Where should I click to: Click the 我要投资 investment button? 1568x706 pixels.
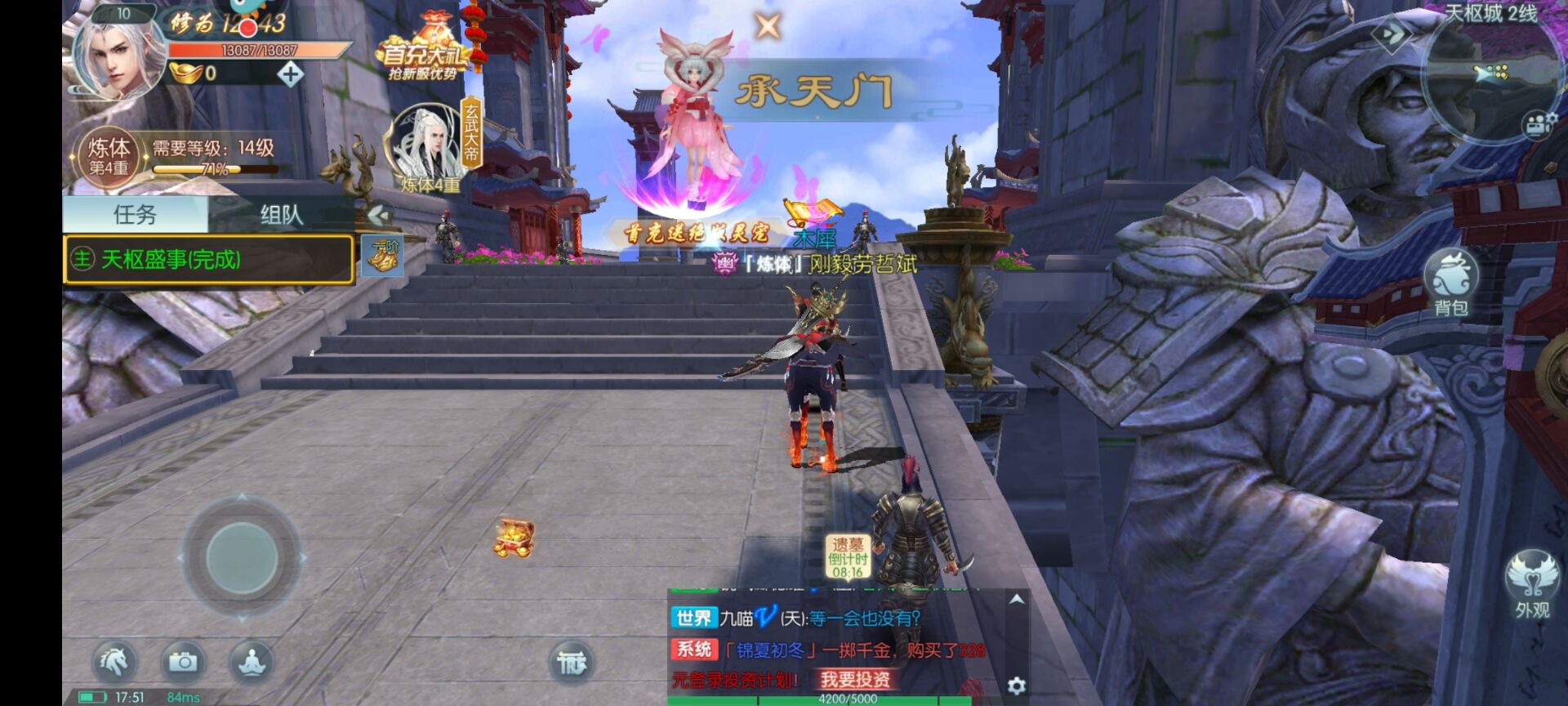click(854, 679)
